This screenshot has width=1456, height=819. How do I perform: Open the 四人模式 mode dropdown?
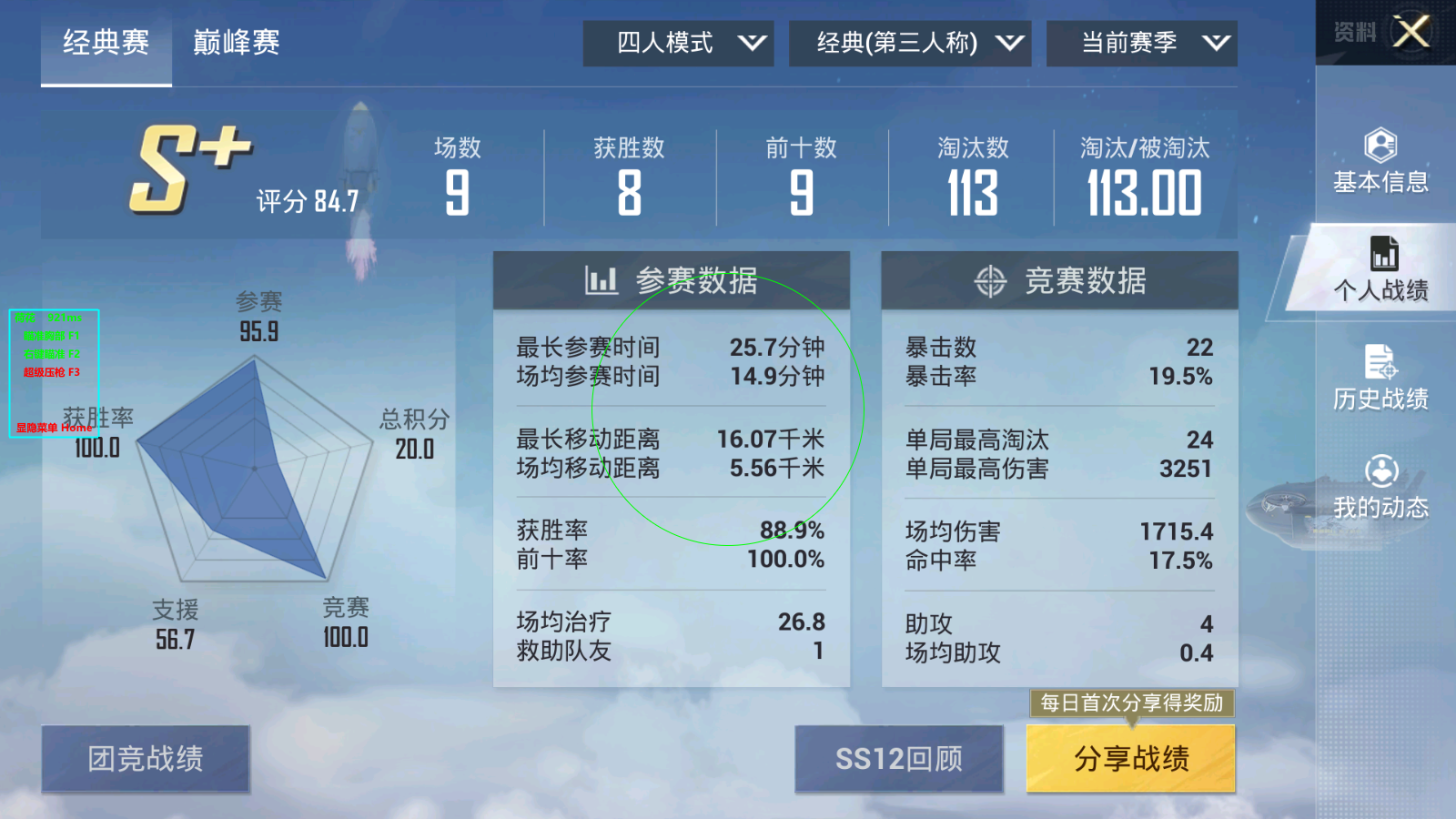(x=677, y=42)
